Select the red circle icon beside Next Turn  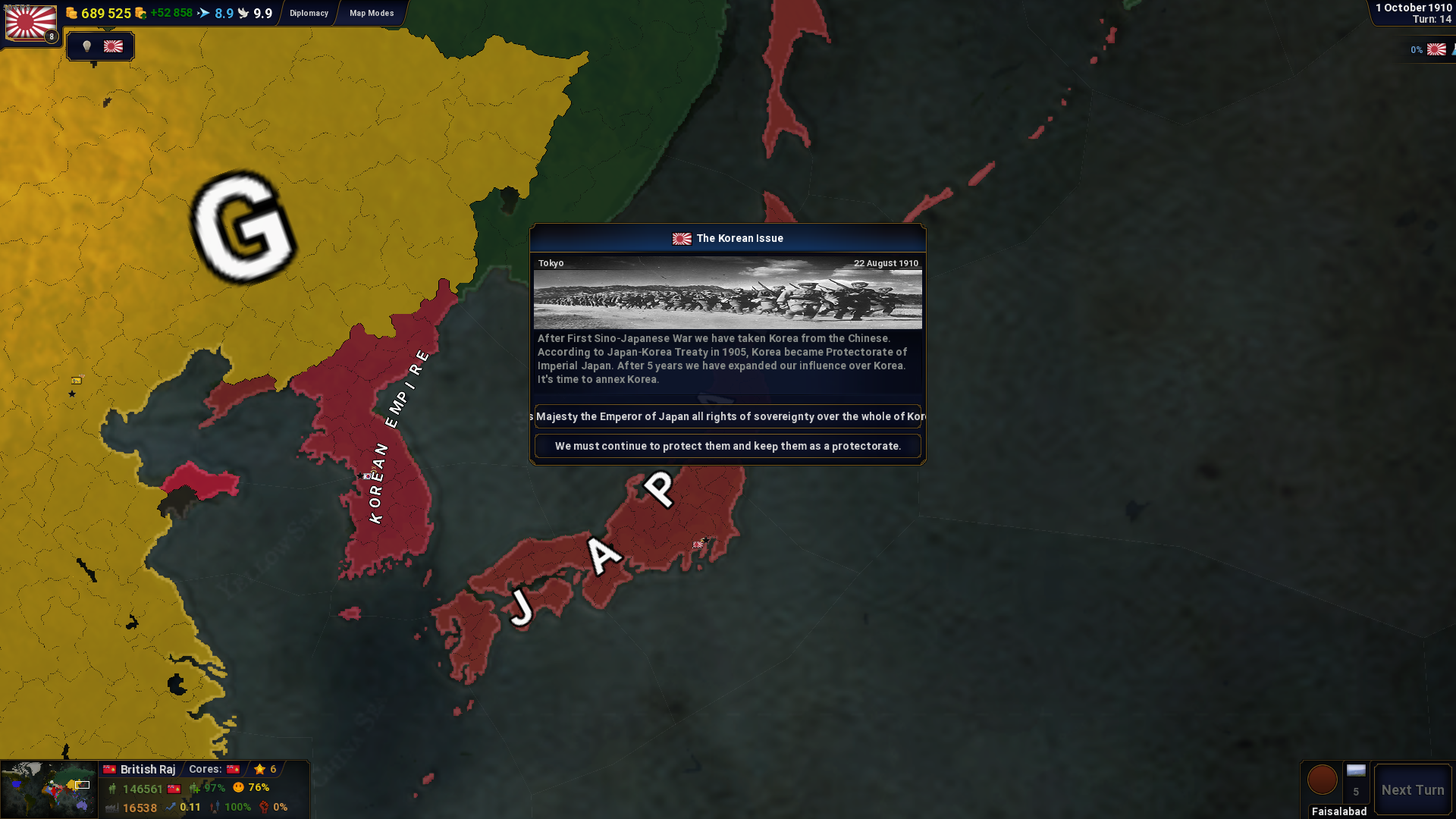1322,780
